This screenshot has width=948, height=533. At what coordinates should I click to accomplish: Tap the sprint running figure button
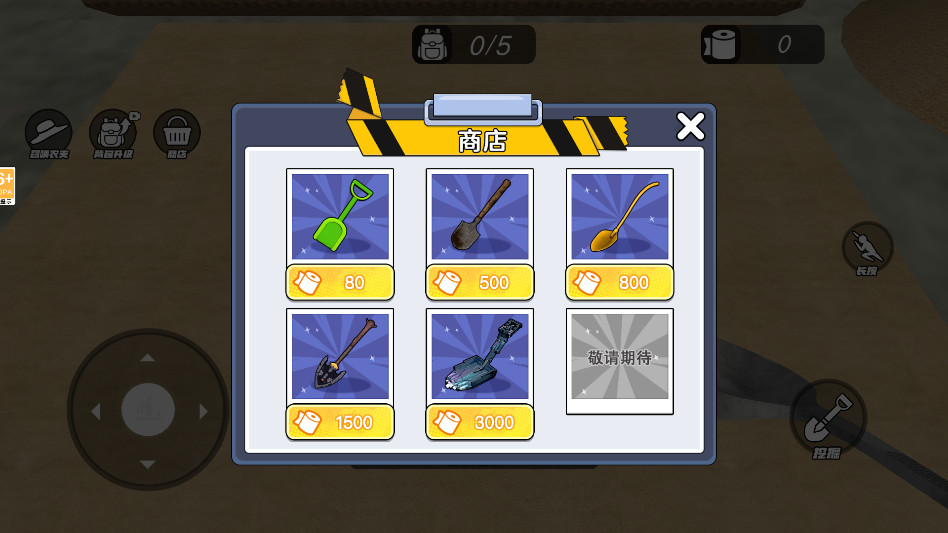866,246
